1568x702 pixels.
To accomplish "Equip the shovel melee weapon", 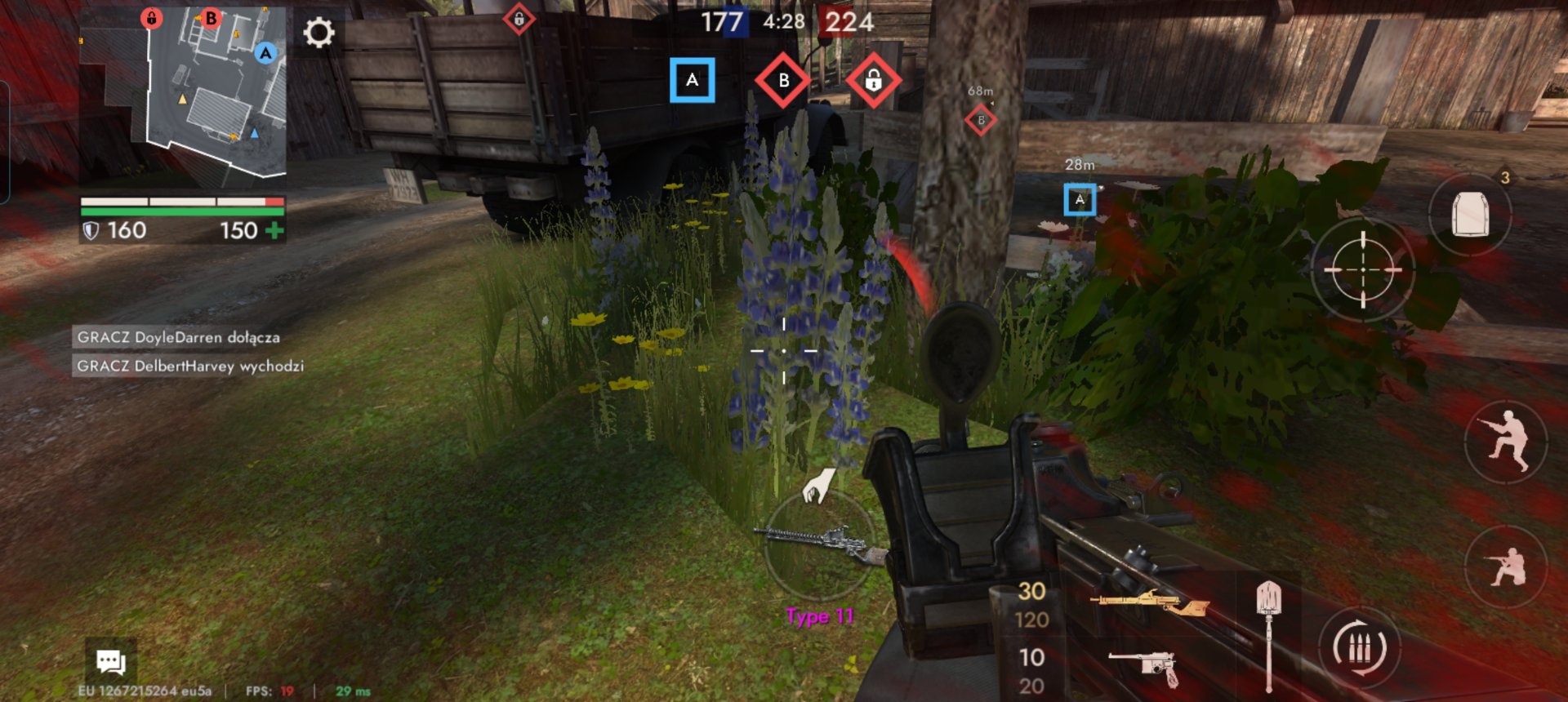I will [x=1268, y=633].
